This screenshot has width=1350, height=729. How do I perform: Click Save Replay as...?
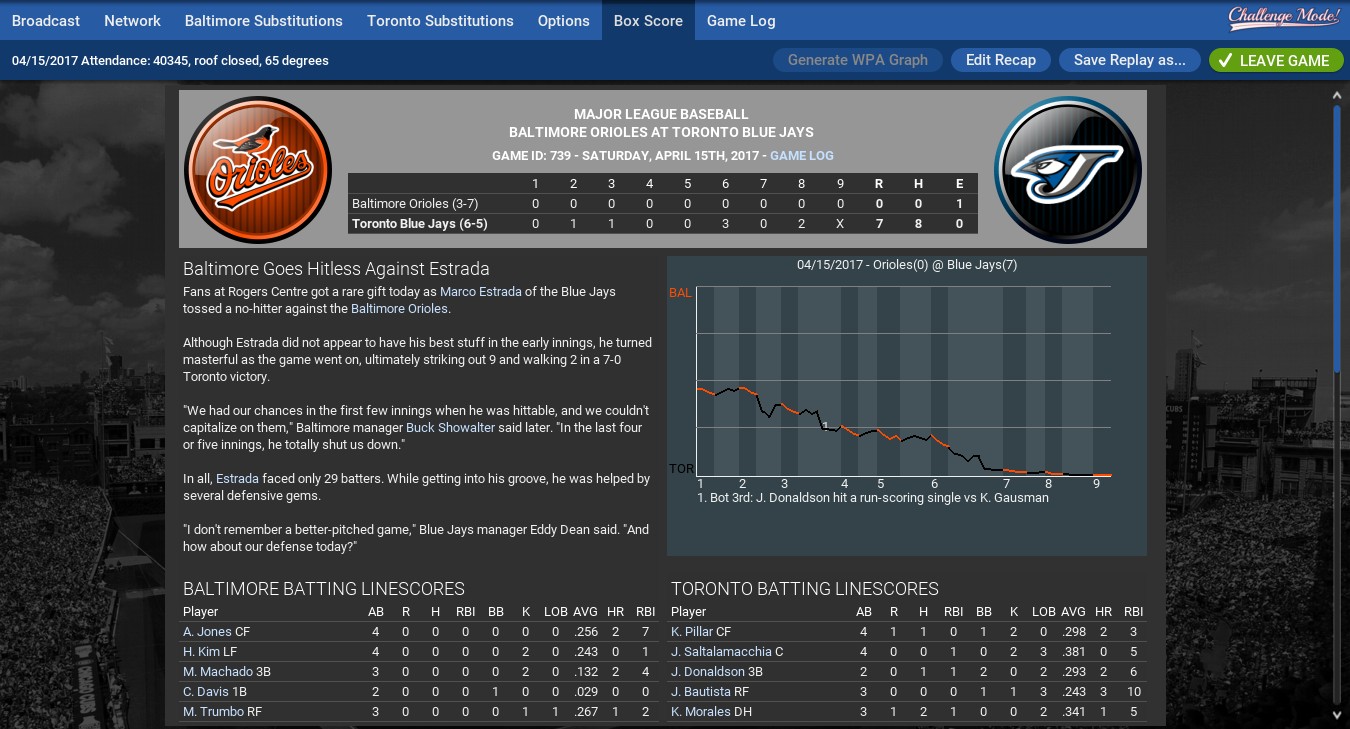(x=1129, y=60)
